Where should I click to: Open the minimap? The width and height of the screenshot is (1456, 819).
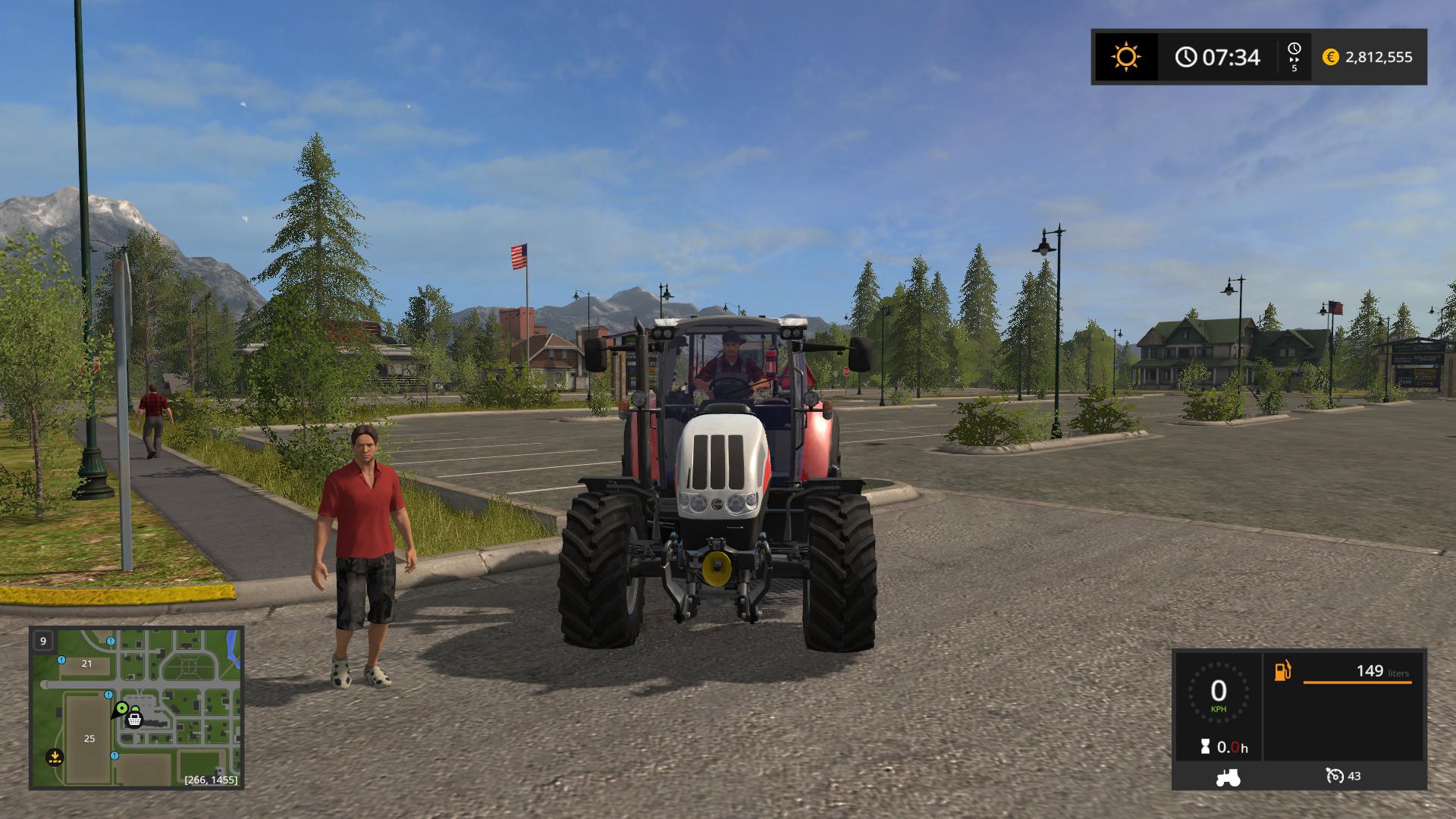click(x=136, y=707)
